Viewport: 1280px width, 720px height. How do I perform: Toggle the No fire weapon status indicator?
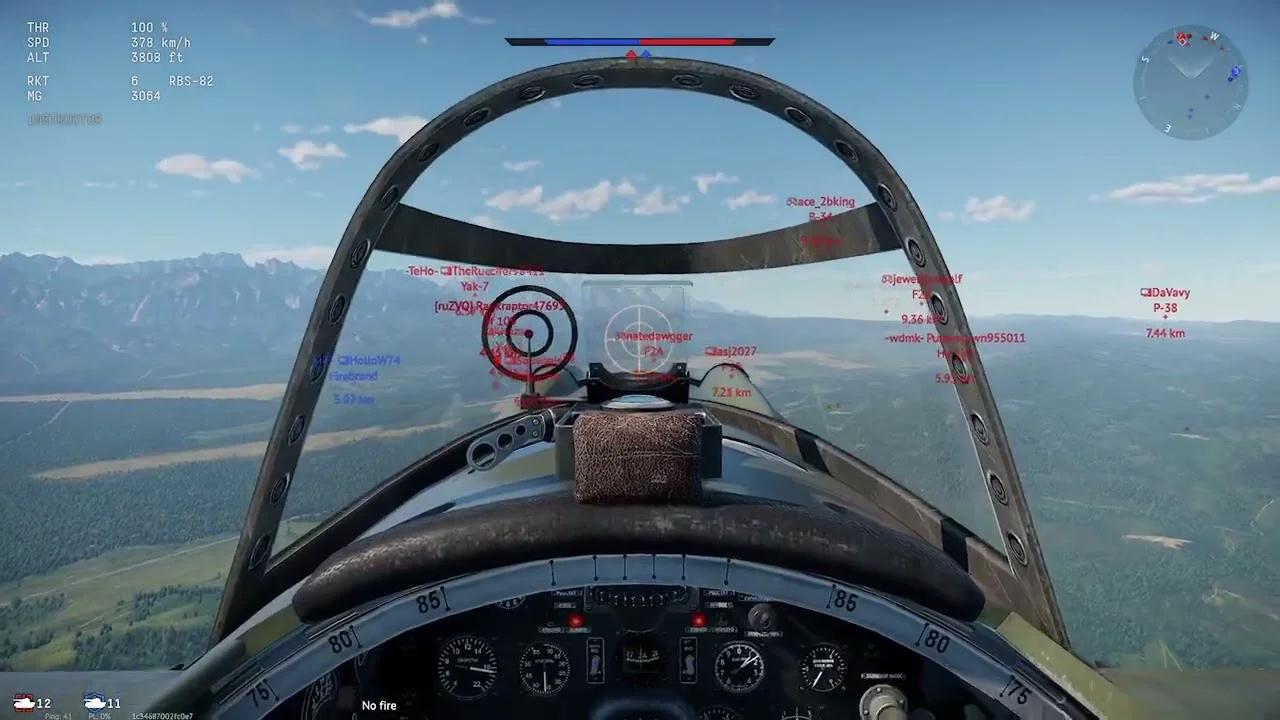379,705
